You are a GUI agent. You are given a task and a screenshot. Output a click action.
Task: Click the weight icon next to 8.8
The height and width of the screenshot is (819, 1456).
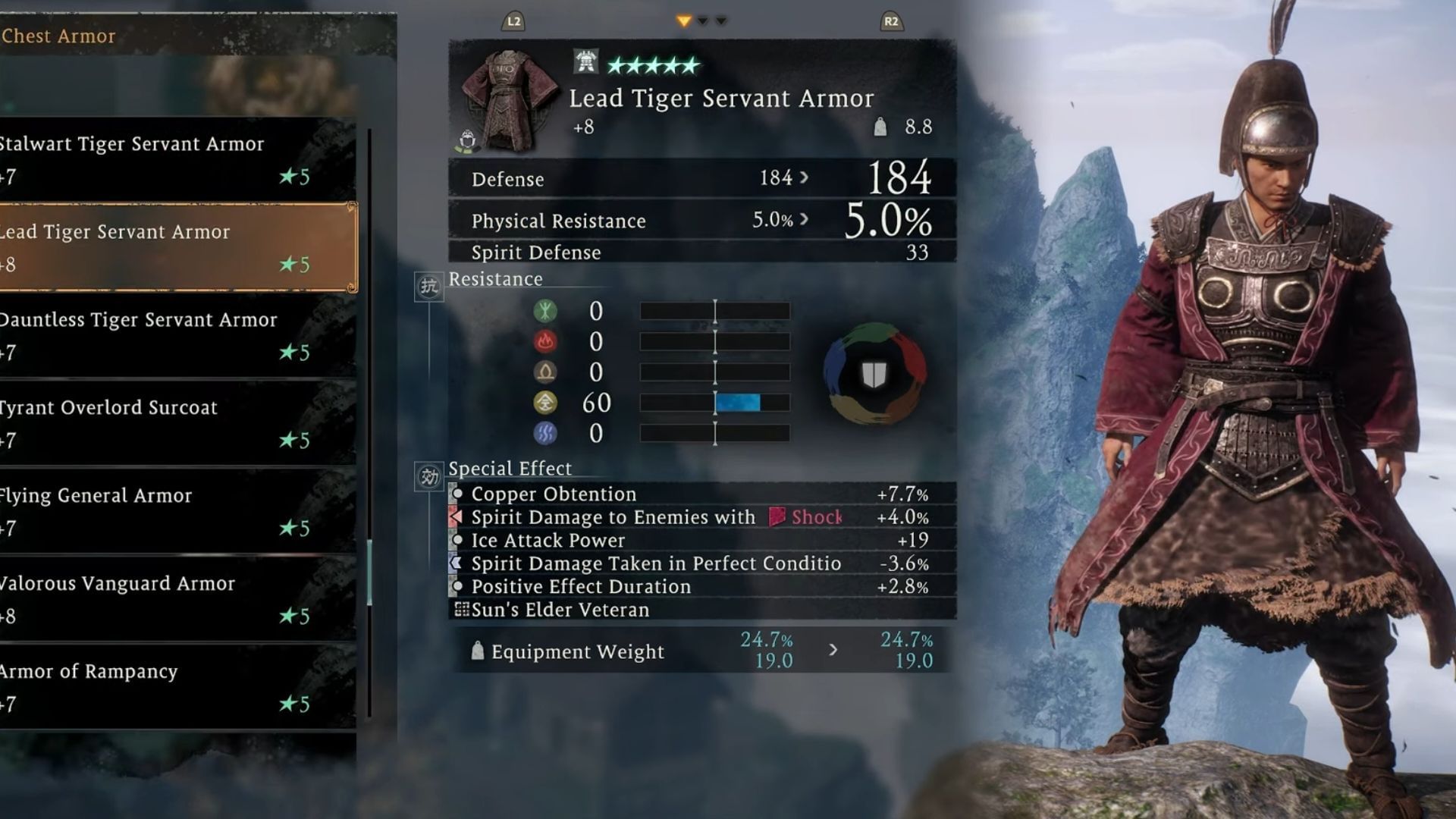point(881,125)
